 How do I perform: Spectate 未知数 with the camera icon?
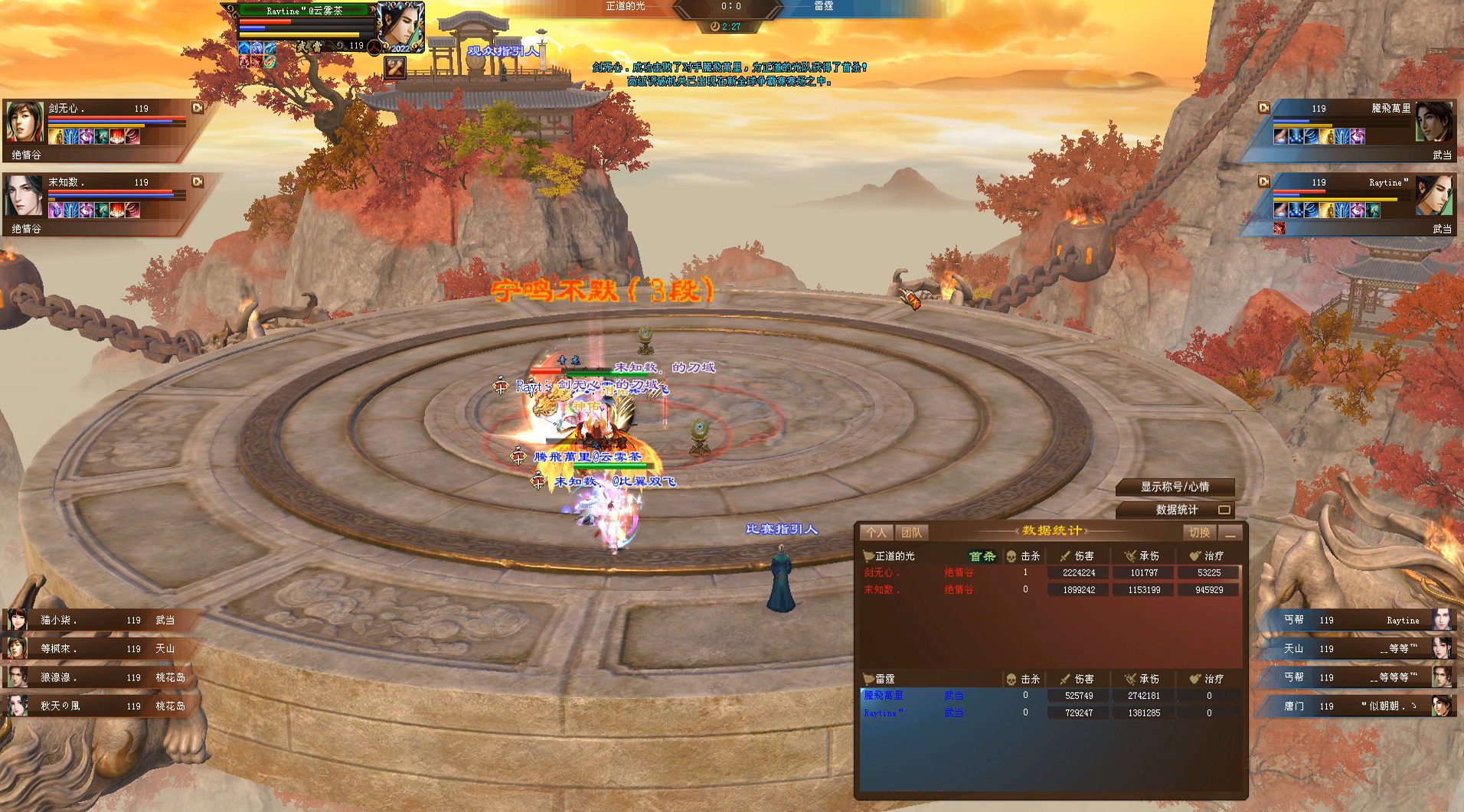click(197, 182)
